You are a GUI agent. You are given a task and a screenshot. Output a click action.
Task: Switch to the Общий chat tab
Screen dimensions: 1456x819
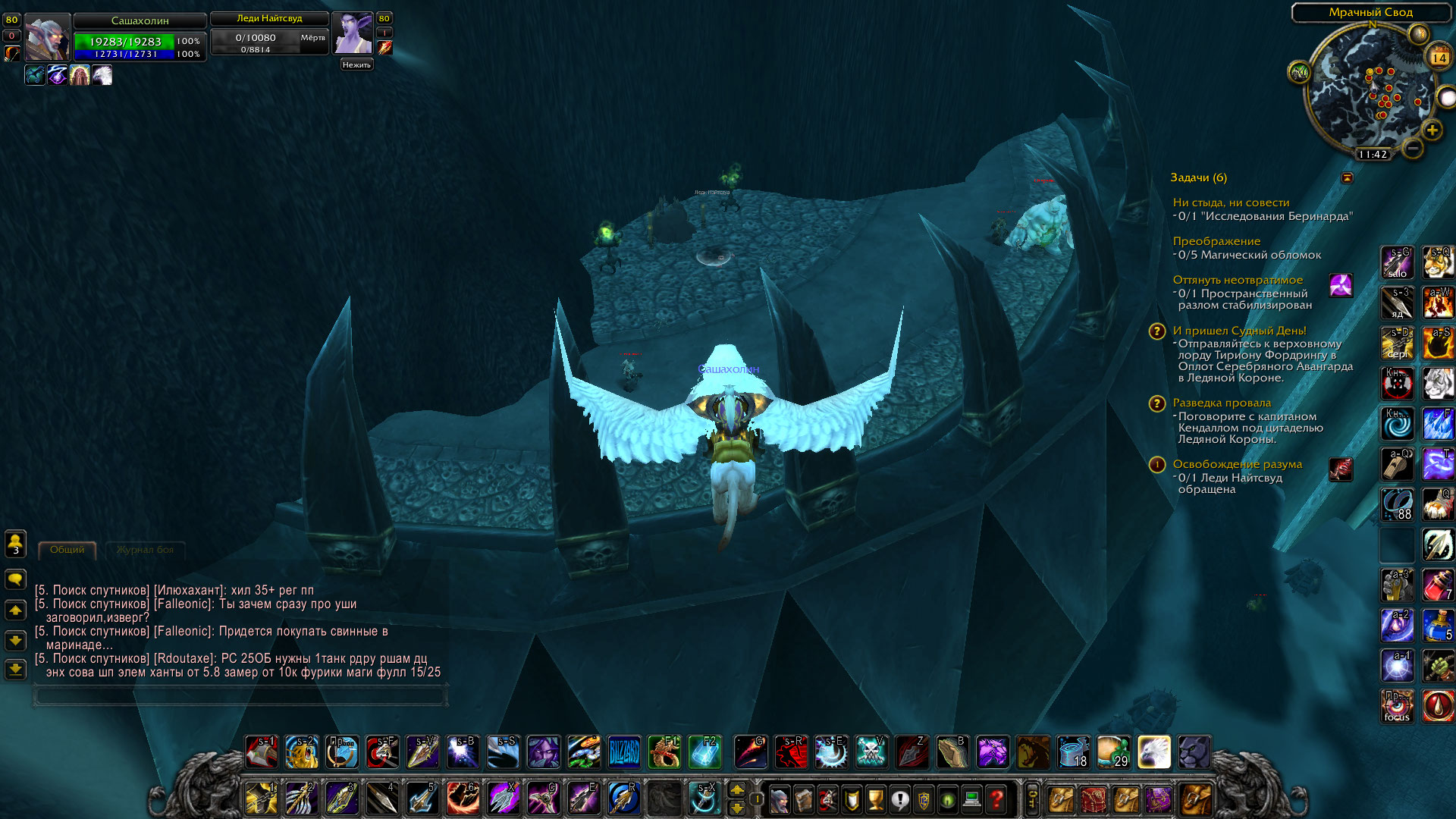click(x=67, y=550)
